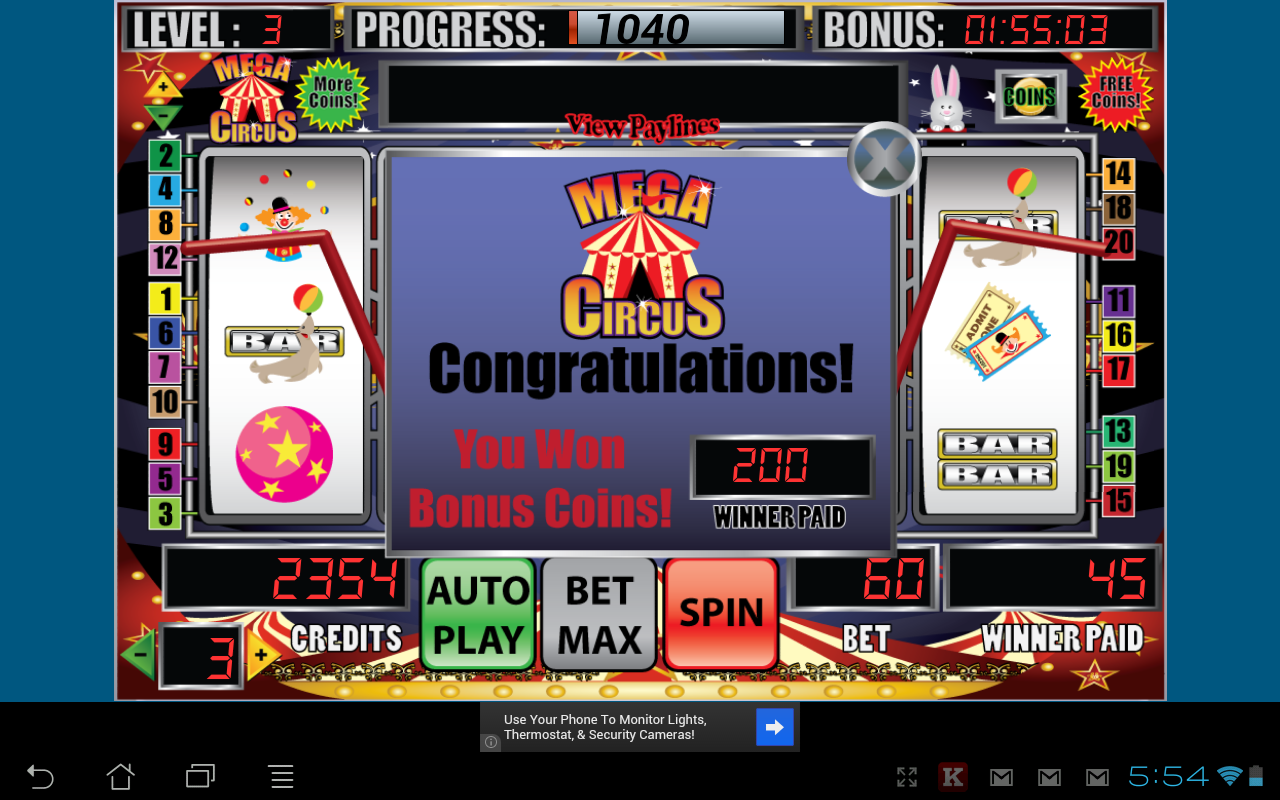Image resolution: width=1280 pixels, height=800 pixels.
Task: Increase bet lines with the plus arrow
Action: [x=260, y=652]
